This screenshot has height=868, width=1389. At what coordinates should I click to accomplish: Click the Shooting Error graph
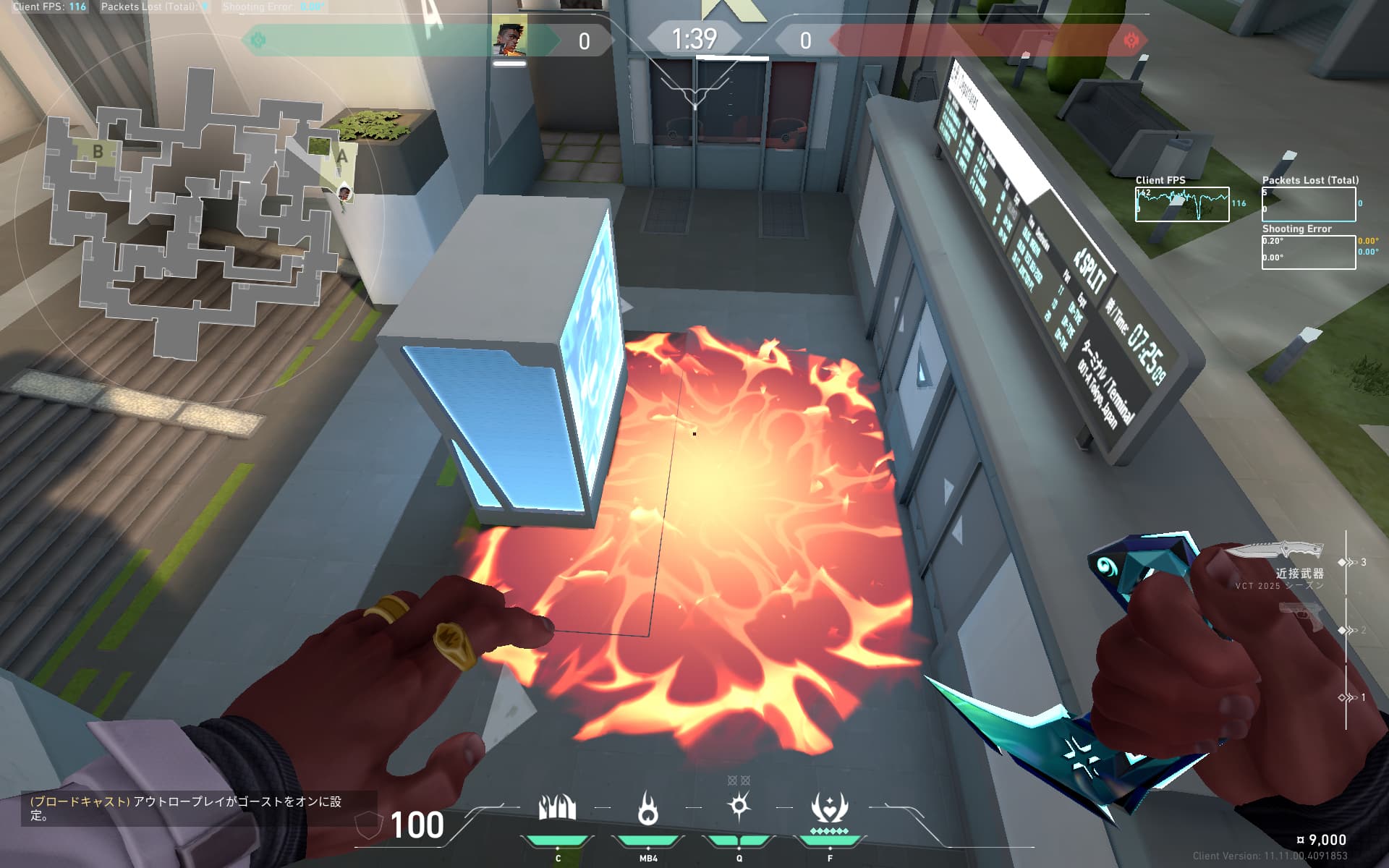[1308, 252]
